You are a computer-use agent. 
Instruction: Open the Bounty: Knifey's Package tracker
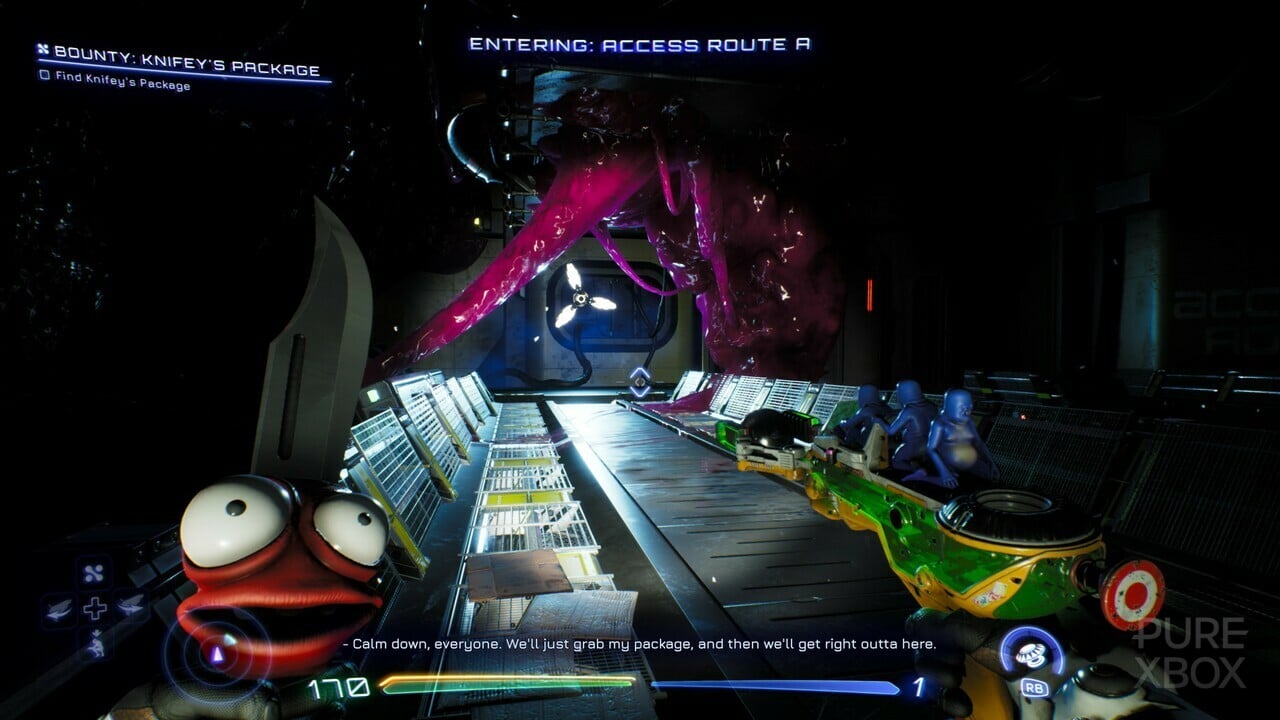click(x=187, y=67)
